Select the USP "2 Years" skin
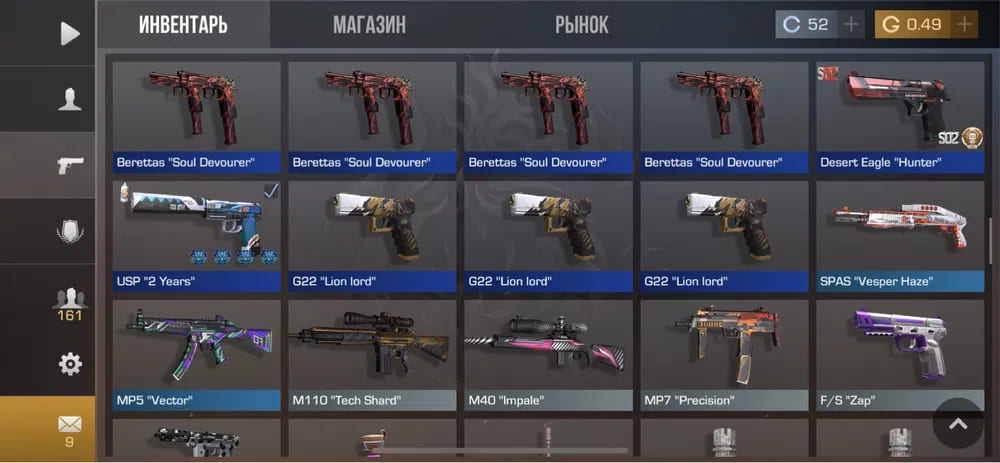This screenshot has width=1000, height=463. click(196, 235)
